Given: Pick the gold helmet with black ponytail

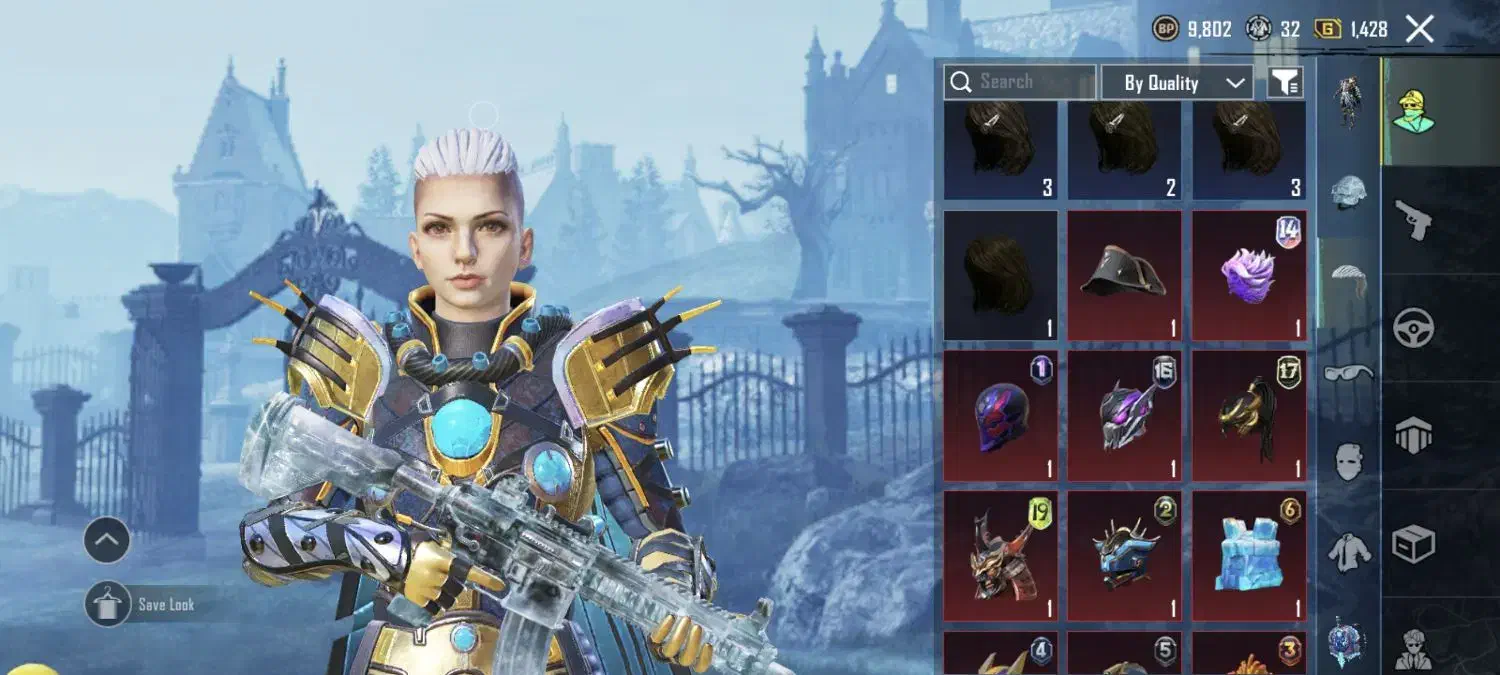Looking at the screenshot, I should 1248,415.
